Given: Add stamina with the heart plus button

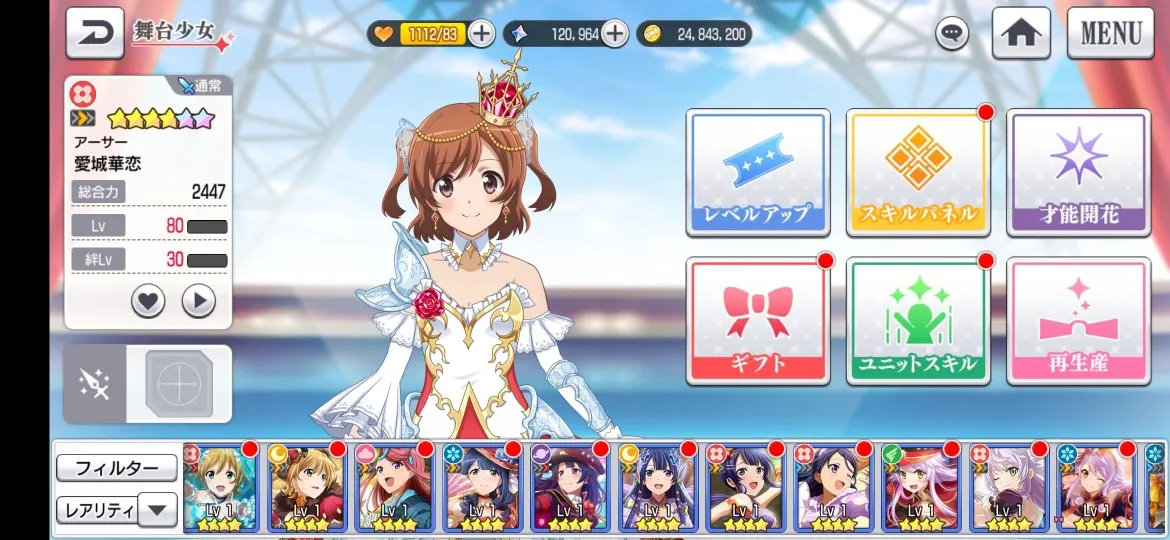Looking at the screenshot, I should [x=481, y=34].
